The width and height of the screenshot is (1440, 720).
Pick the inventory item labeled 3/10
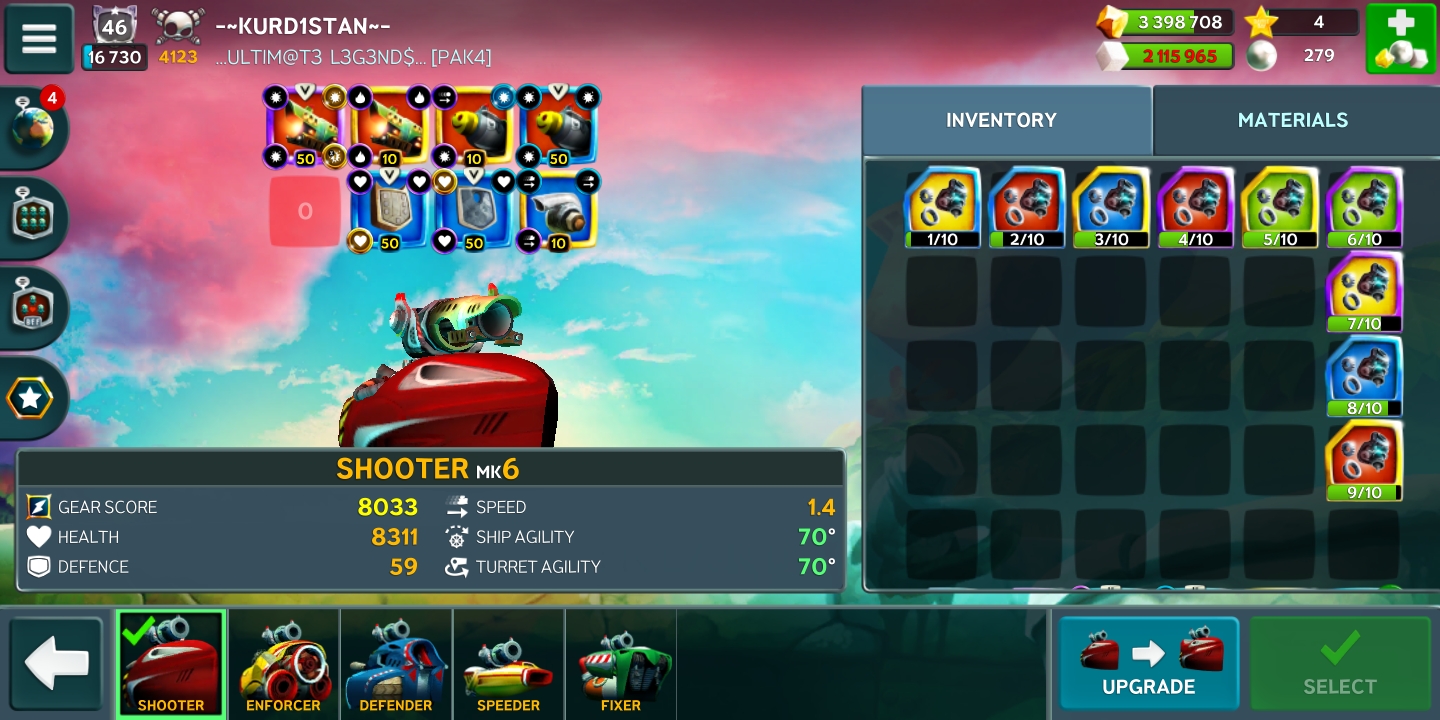point(1110,207)
